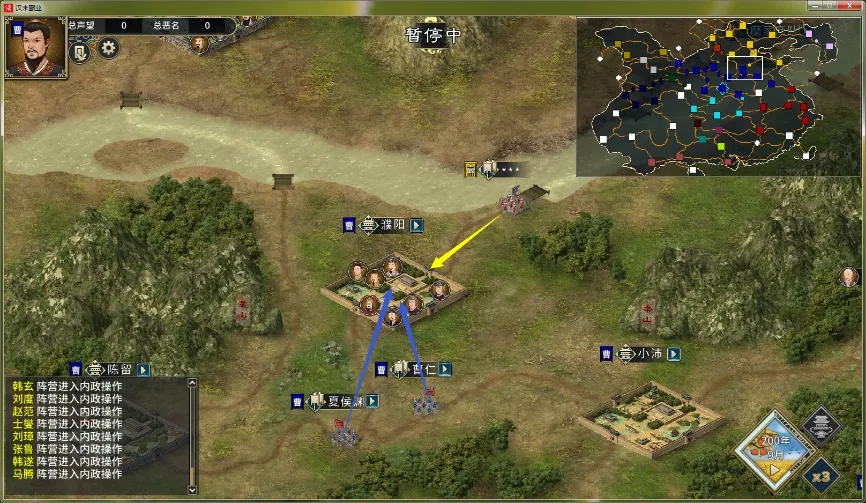This screenshot has width=866, height=503.
Task: Select the 濮阳 city name label
Action: coord(391,226)
